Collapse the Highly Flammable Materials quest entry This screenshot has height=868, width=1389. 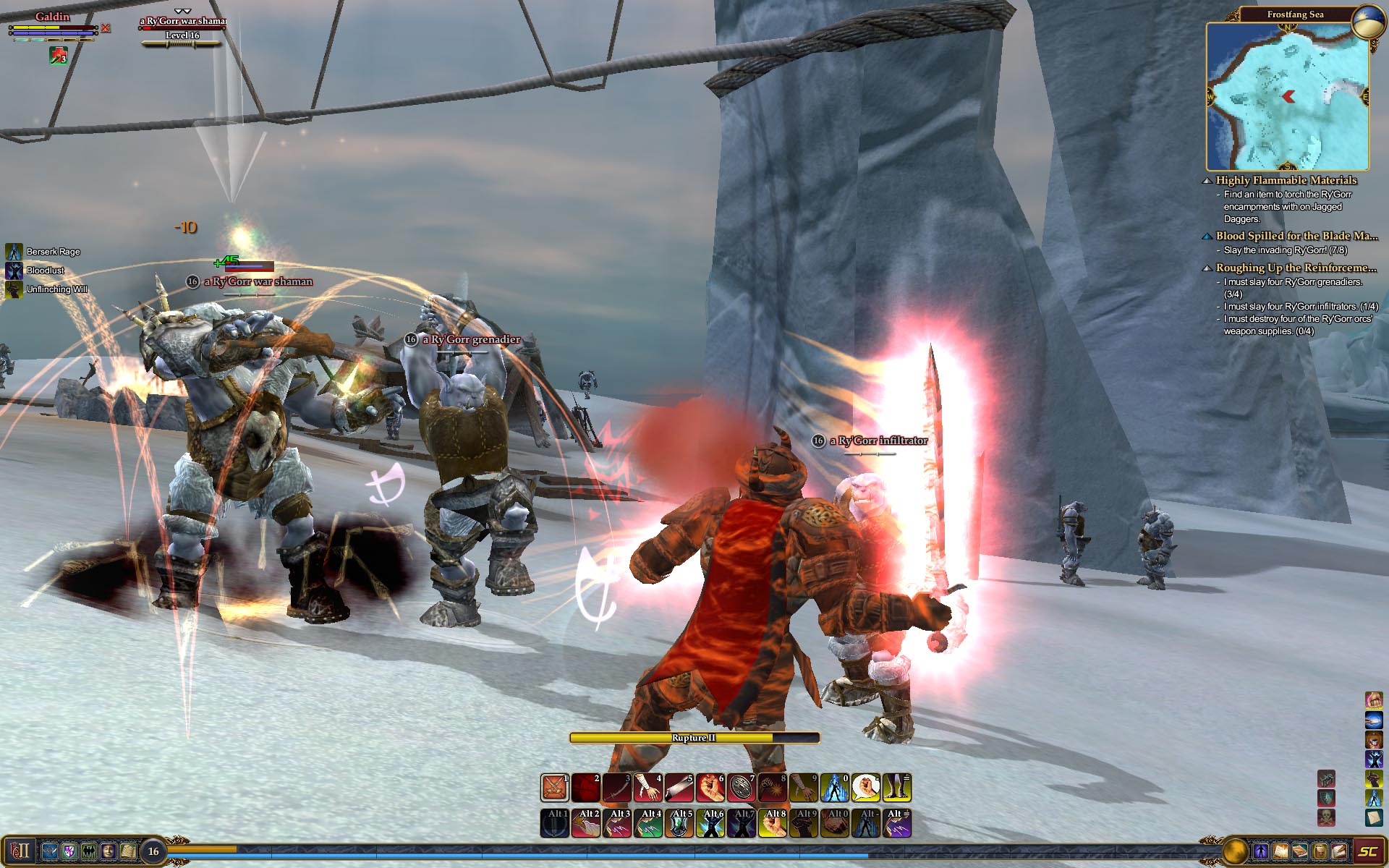(1207, 181)
